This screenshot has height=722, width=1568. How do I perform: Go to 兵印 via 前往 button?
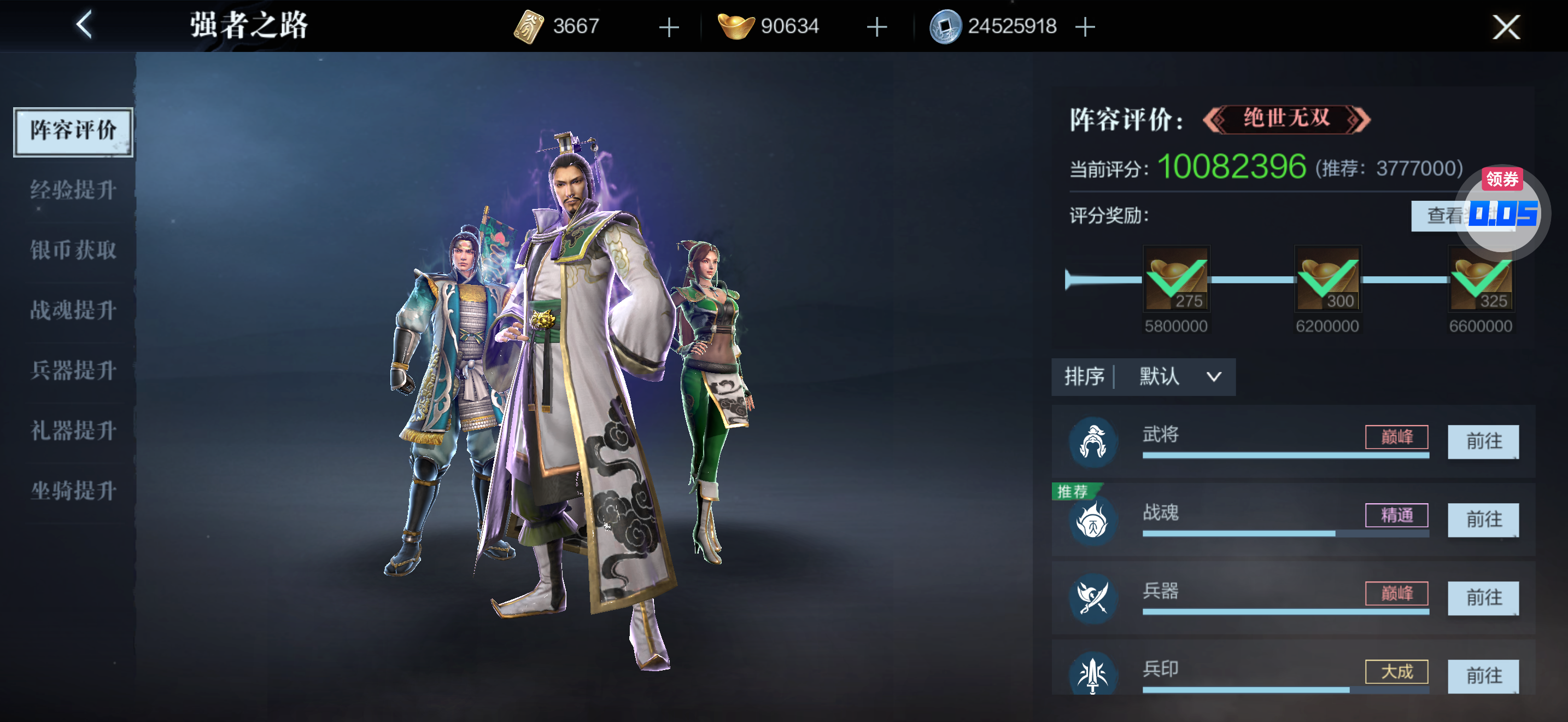point(1483,676)
